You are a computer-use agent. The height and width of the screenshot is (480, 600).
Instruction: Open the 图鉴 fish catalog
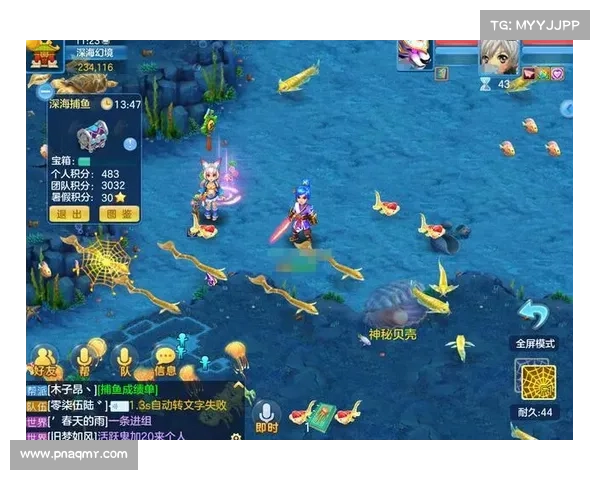coord(117,213)
